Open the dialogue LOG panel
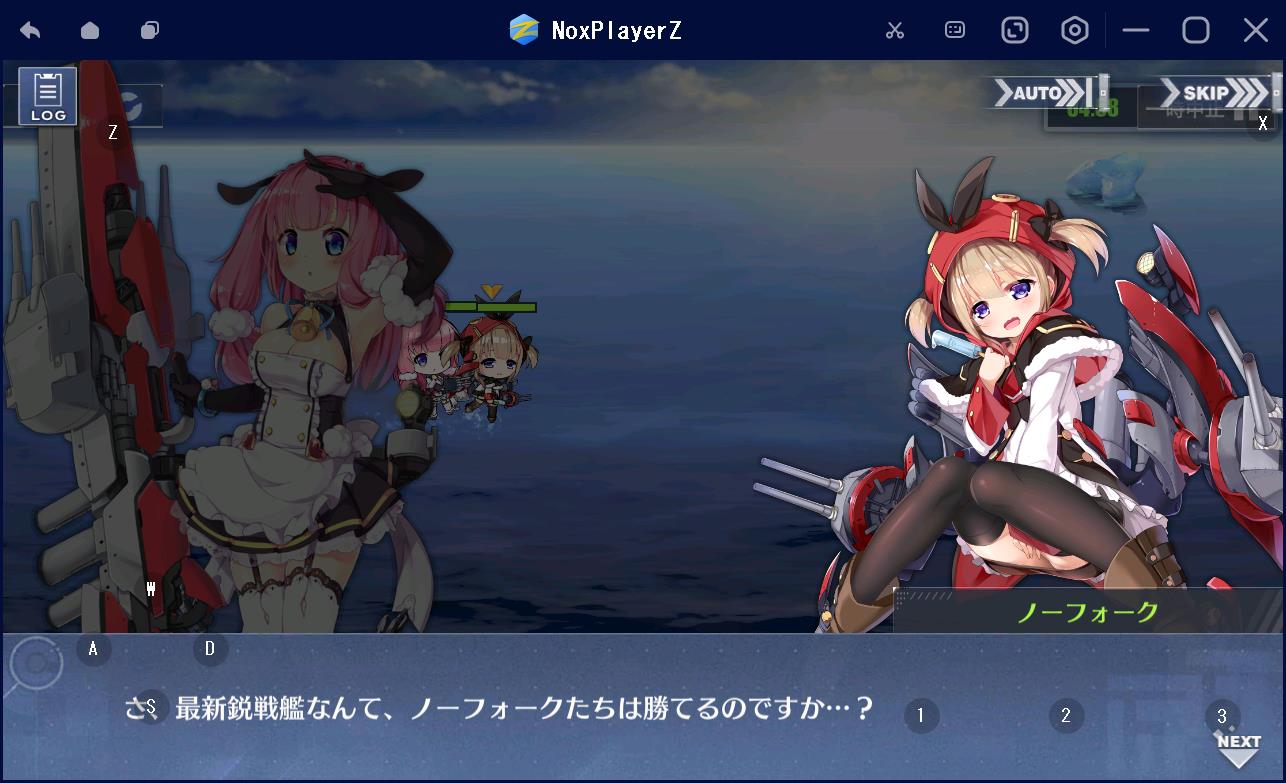This screenshot has width=1286, height=783. pos(46,96)
